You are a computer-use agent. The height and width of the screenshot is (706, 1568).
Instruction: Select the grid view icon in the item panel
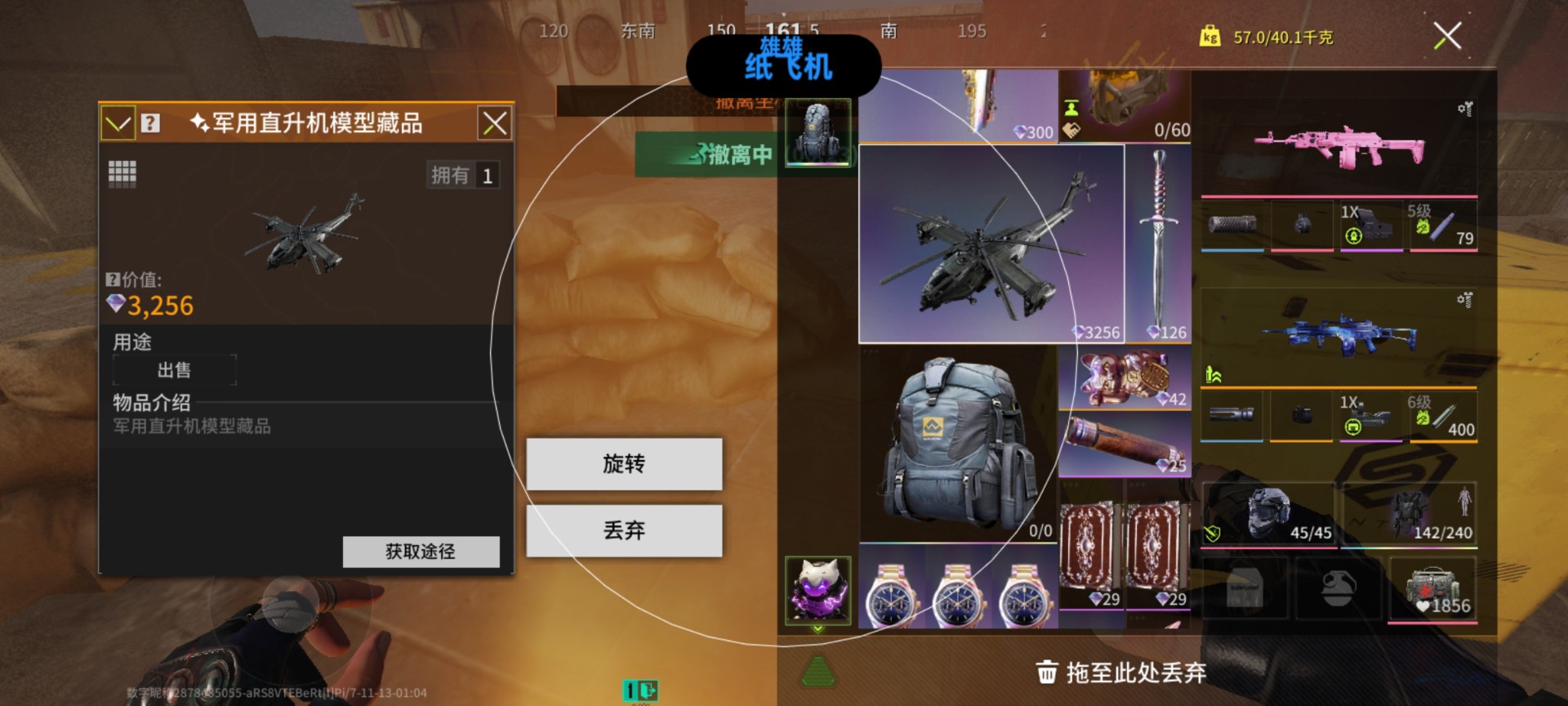coord(122,172)
